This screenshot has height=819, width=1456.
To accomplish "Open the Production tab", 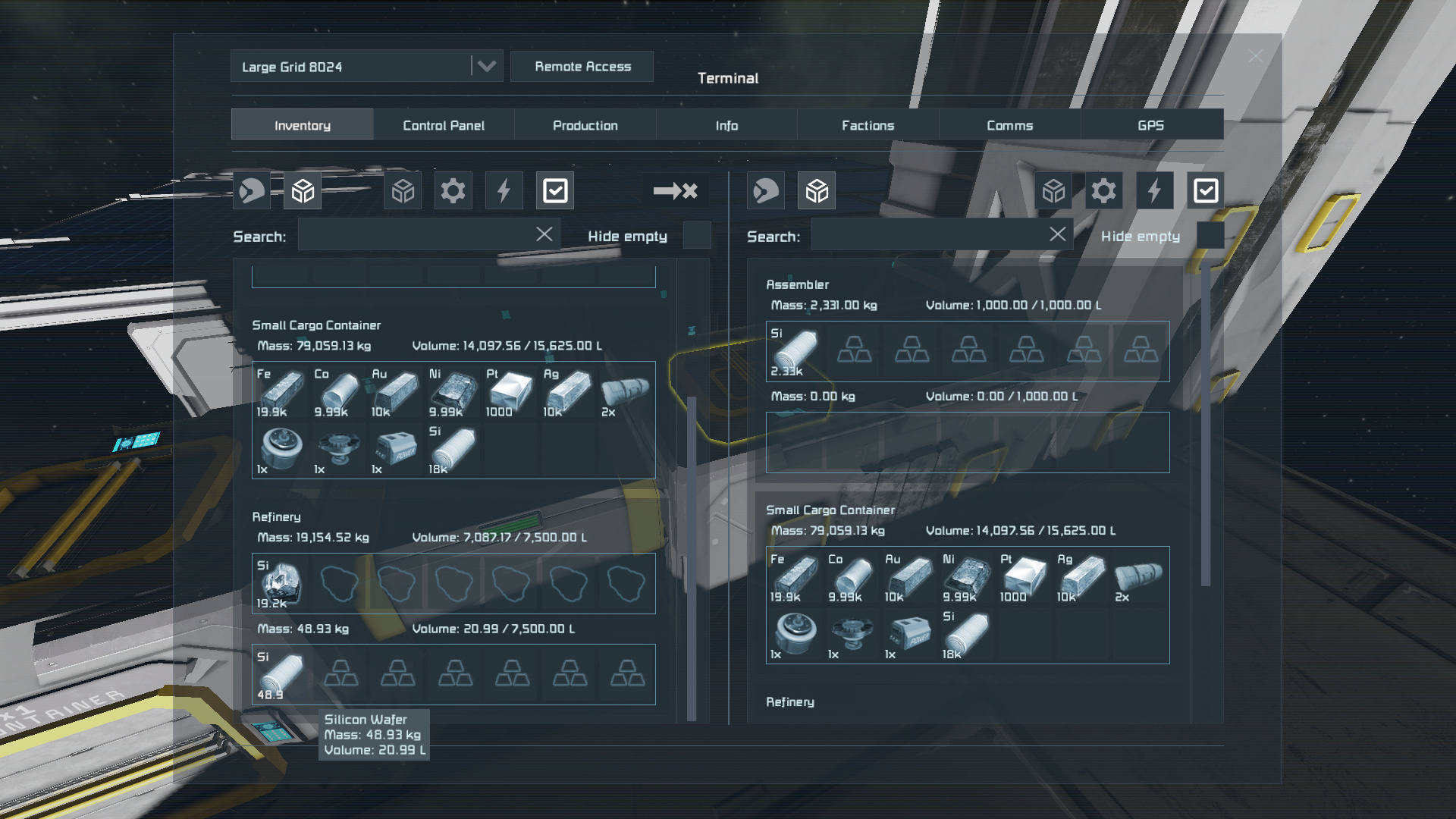I will [585, 125].
